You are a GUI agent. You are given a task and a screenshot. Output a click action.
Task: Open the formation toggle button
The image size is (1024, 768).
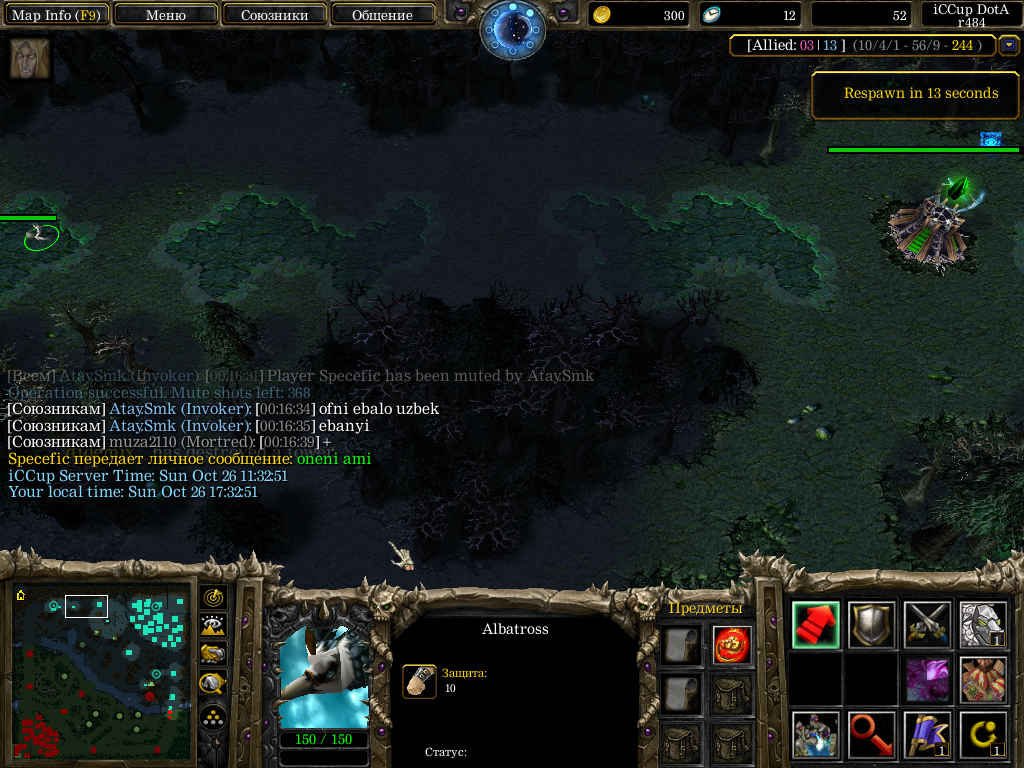214,717
